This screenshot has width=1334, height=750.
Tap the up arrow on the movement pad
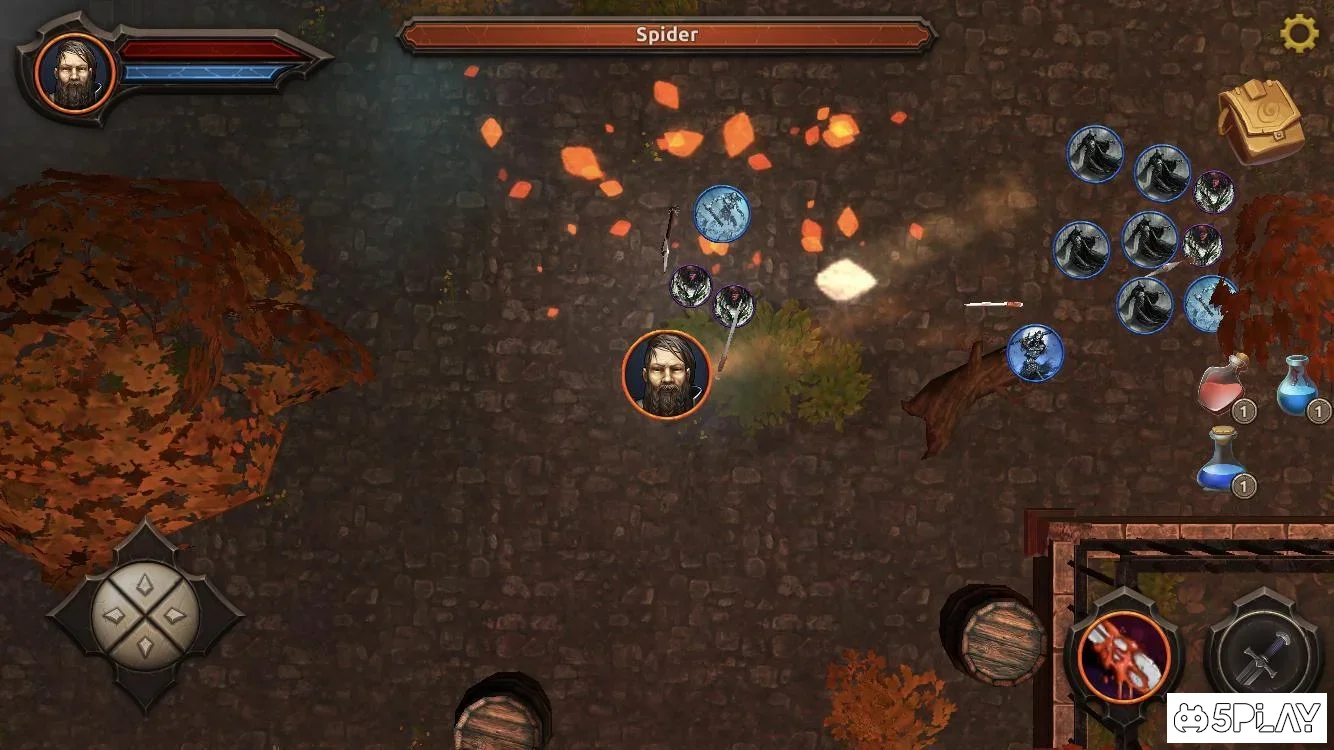click(x=145, y=583)
